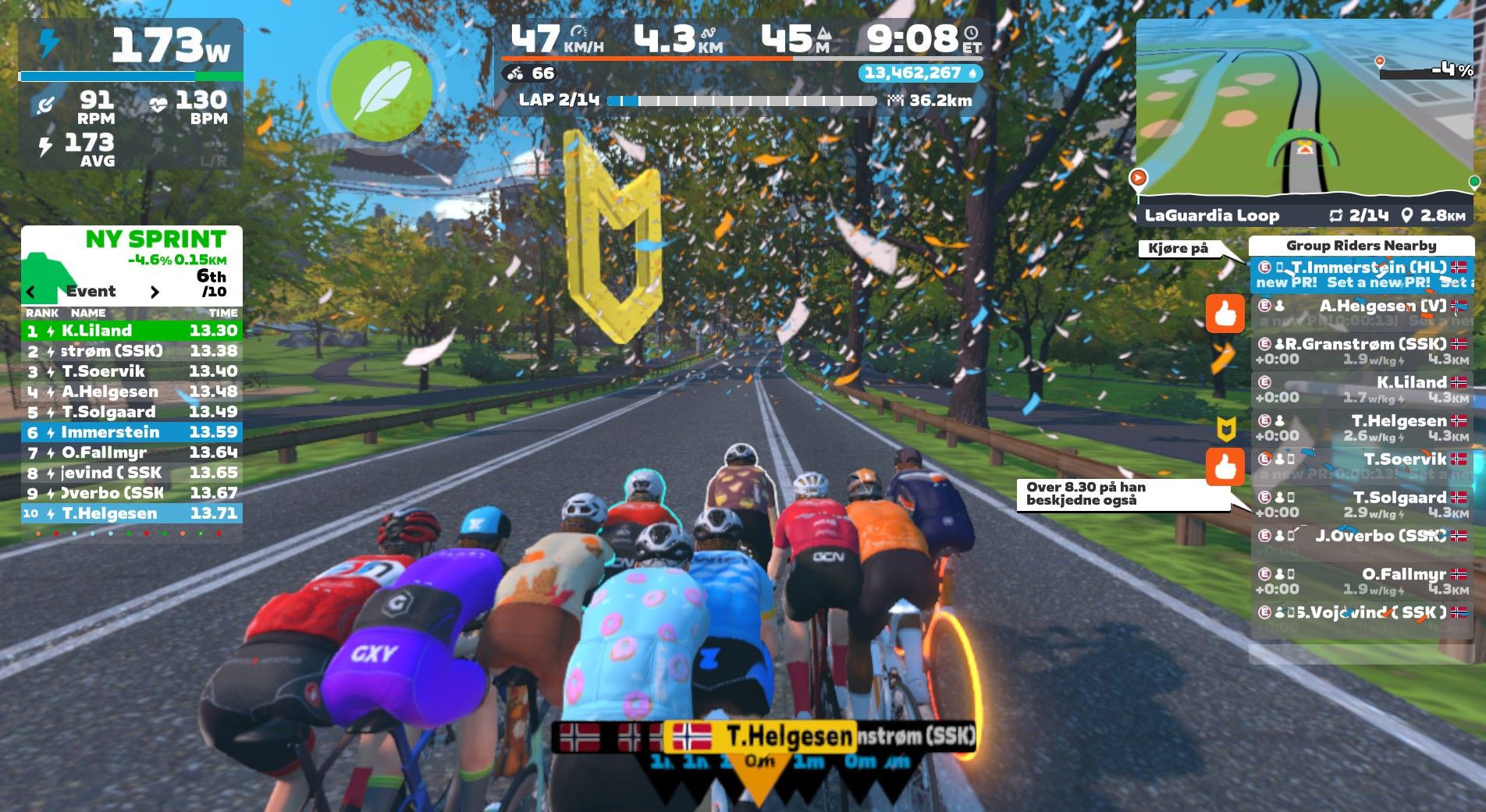Select R.Granstrøm (SSK) in nearby riders list
The image size is (1486, 812).
coord(1361,351)
